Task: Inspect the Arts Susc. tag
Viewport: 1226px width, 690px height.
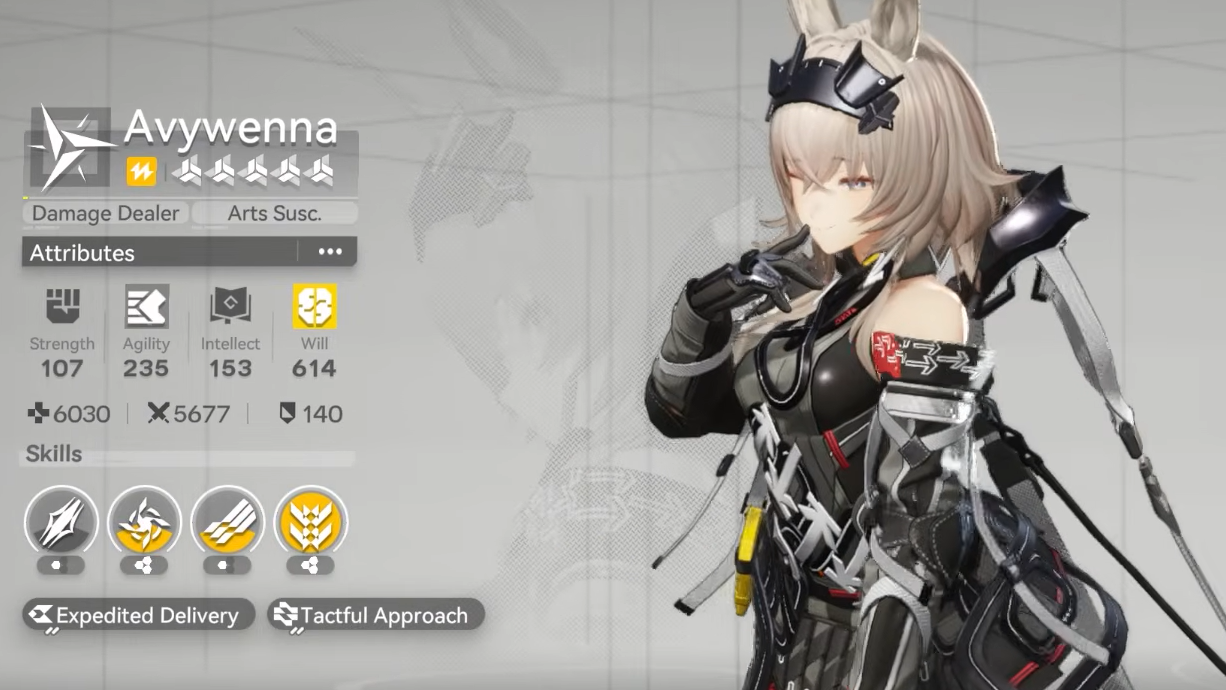Action: [274, 213]
